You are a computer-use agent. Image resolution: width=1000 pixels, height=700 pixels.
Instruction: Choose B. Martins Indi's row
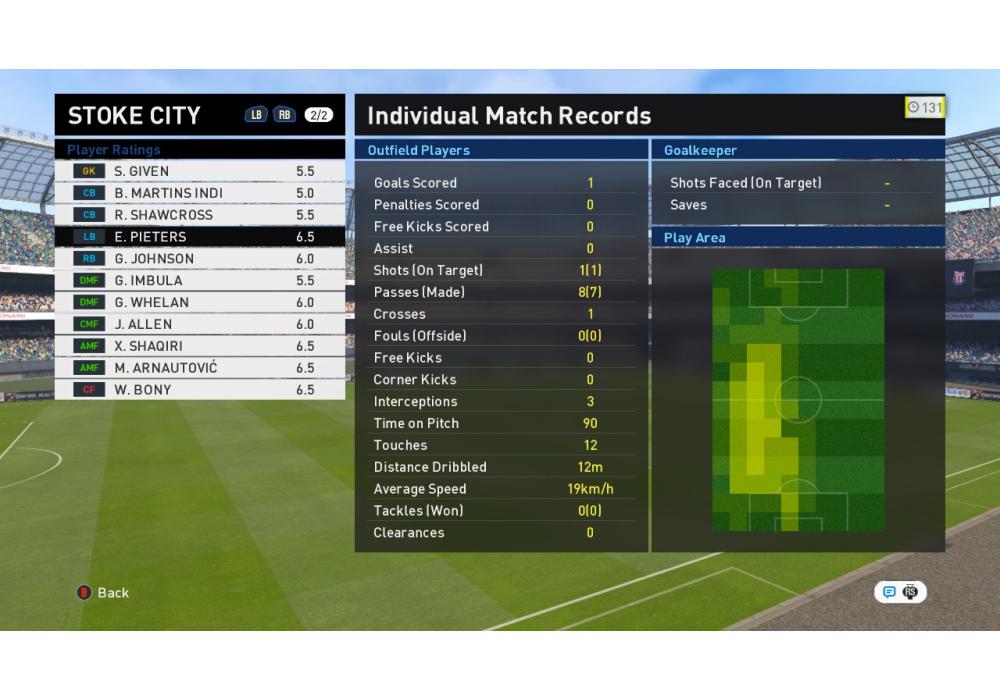click(200, 193)
